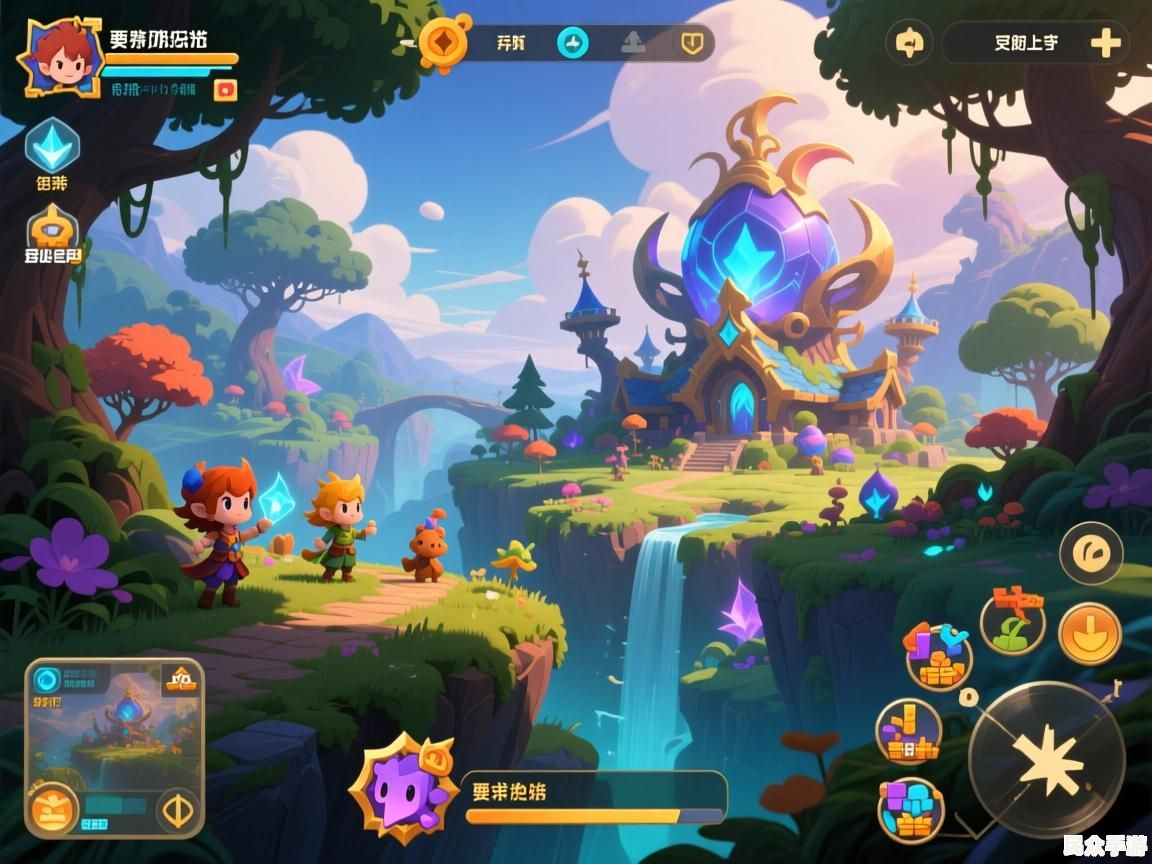Select the gold shield tab in top bar
Image resolution: width=1152 pixels, height=864 pixels.
[x=691, y=42]
